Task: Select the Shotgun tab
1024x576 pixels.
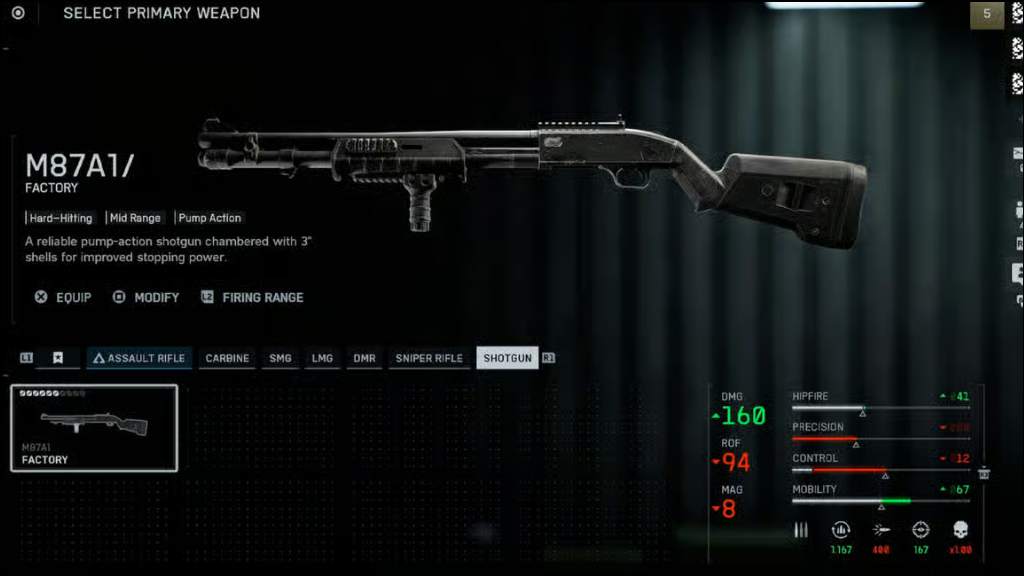Action: (x=507, y=358)
